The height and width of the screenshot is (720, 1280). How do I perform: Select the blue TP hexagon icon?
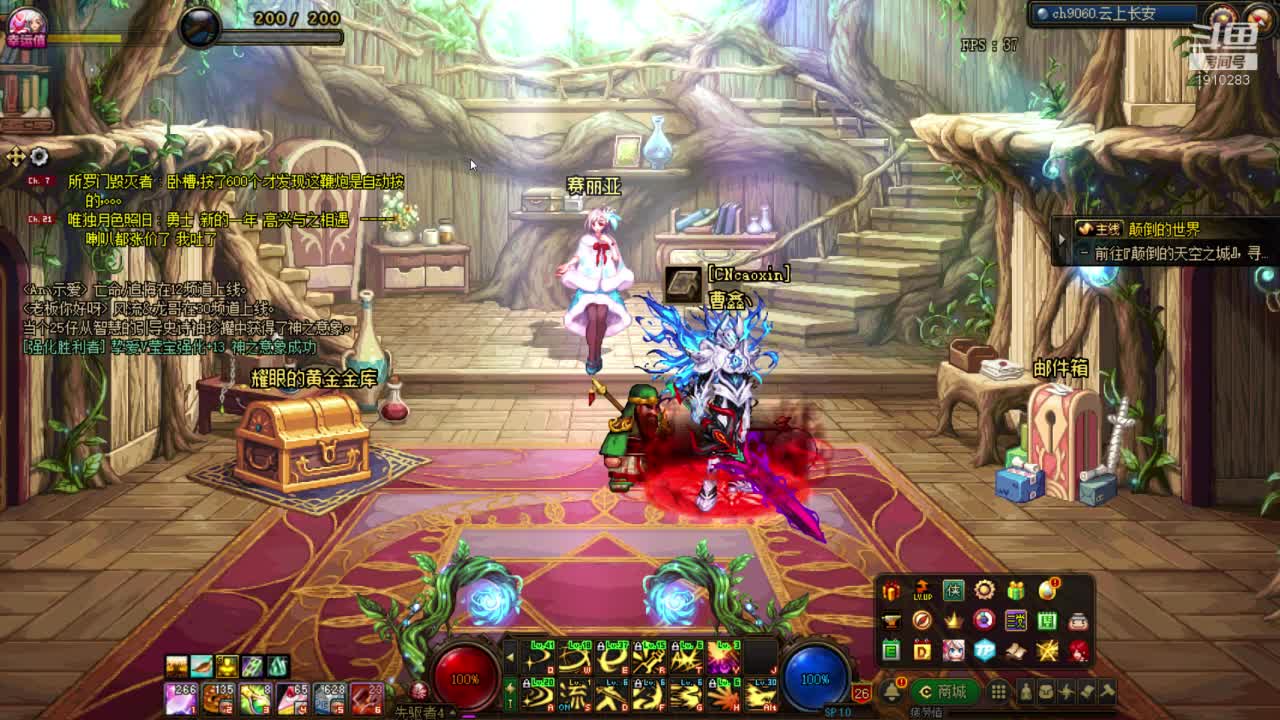[x=984, y=651]
